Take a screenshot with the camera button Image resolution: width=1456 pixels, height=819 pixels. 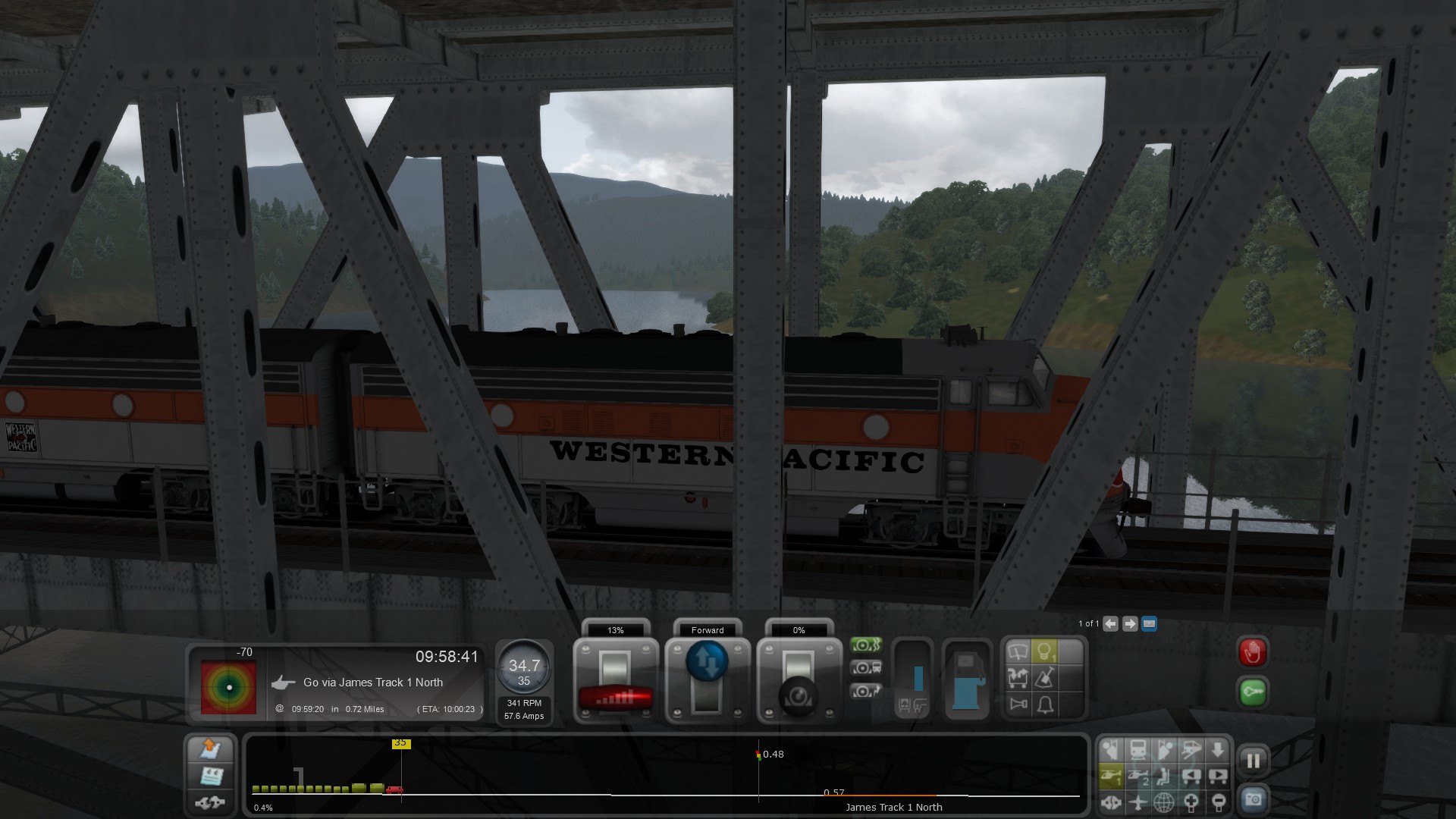(x=1253, y=800)
